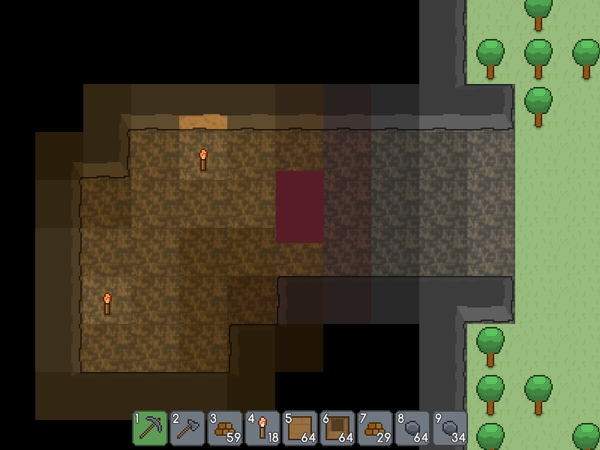600x450 pixels.
Task: Equip the axe from hotbar slot 2
Action: click(x=187, y=428)
